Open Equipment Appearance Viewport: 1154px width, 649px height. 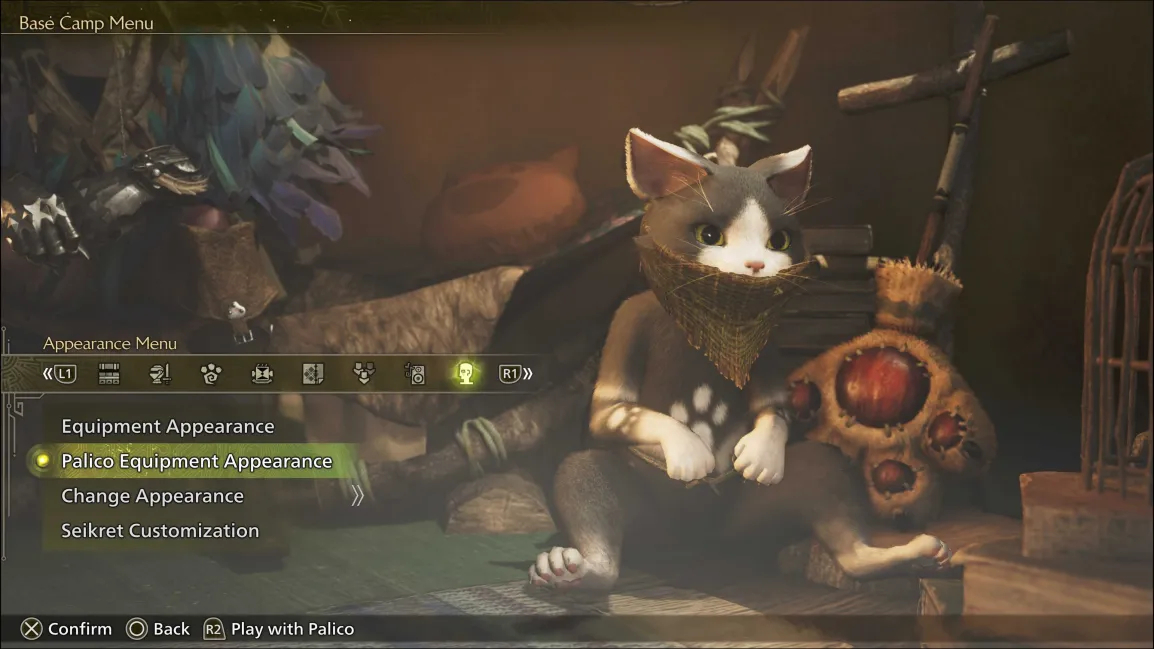click(167, 427)
